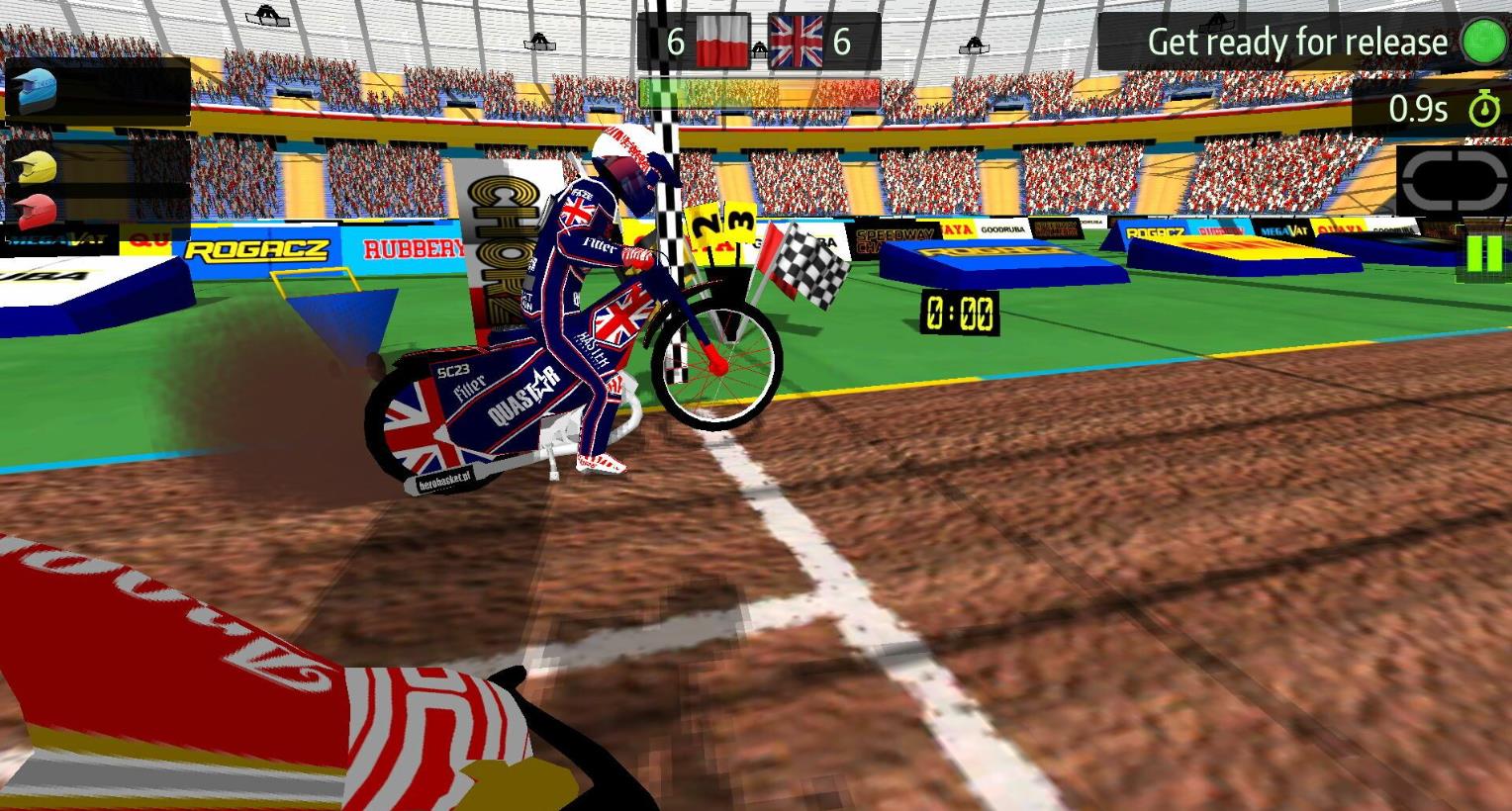Image resolution: width=1512 pixels, height=811 pixels.
Task: Toggle the green release indicator light
Action: (x=1484, y=43)
